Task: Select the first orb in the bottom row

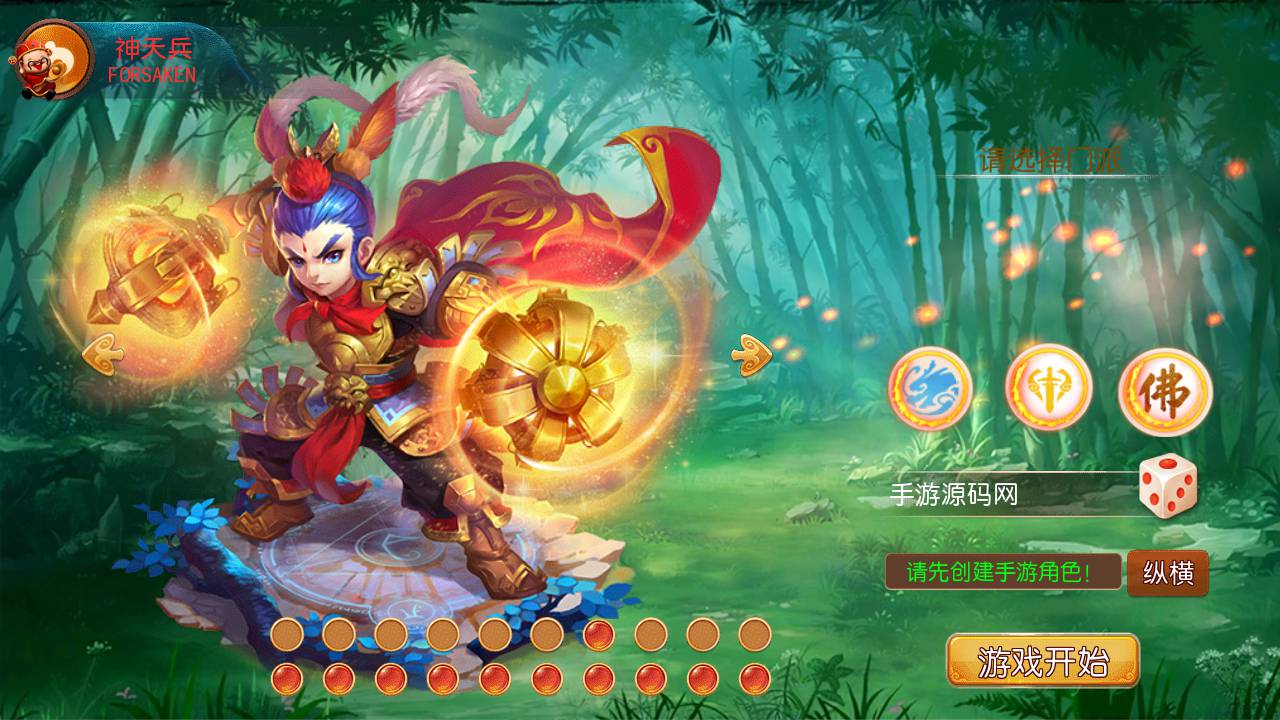Action: (287, 679)
